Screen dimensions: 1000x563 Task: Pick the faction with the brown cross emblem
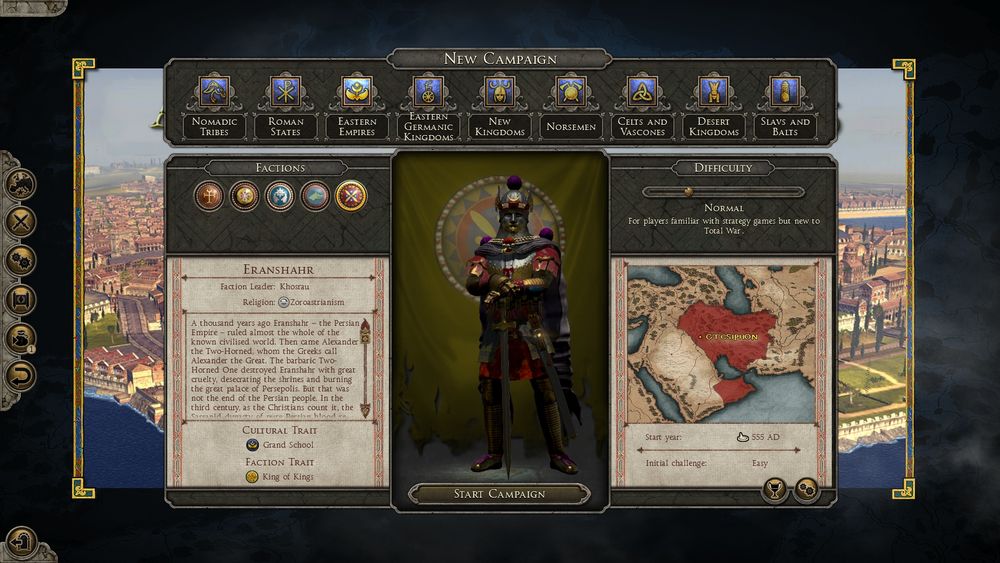click(x=208, y=195)
